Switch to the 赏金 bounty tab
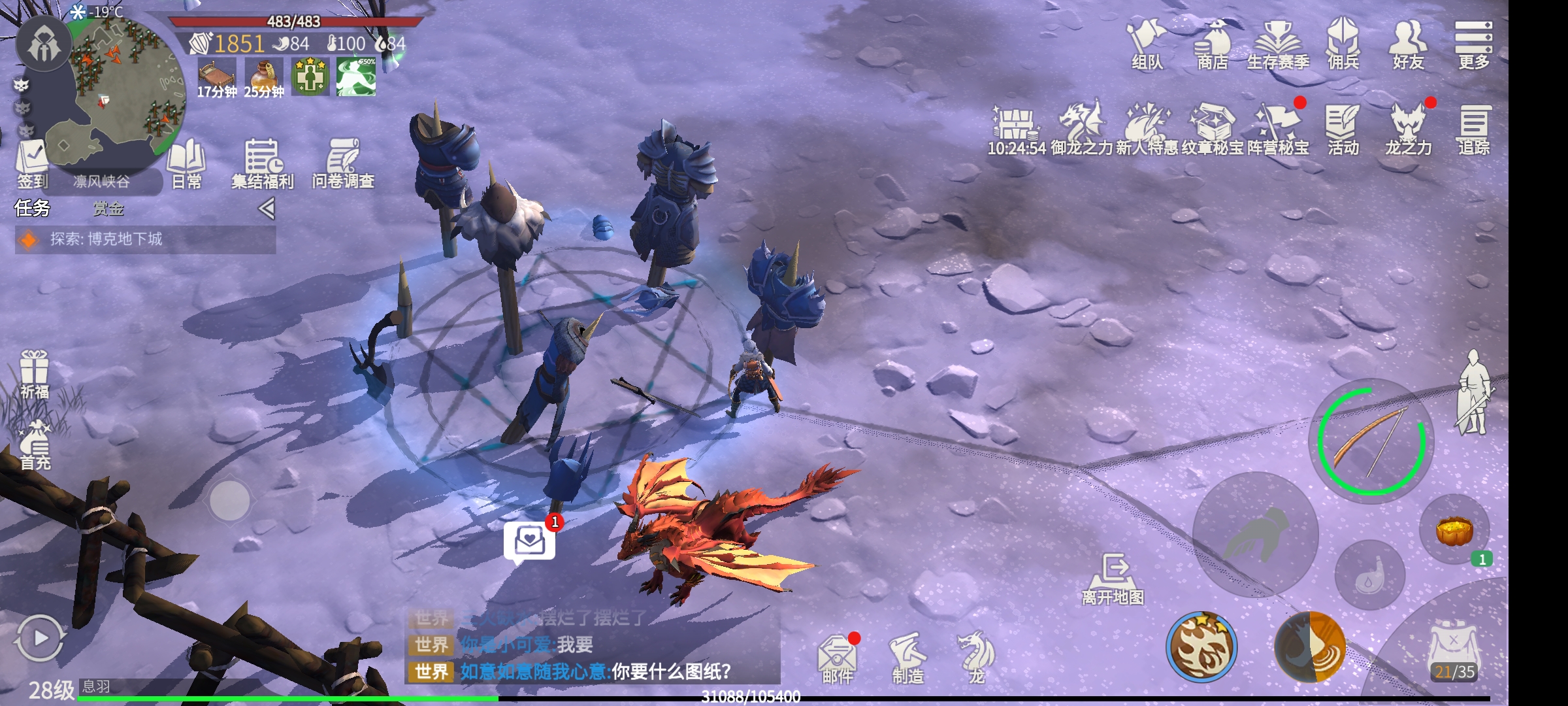This screenshot has width=1568, height=706. pyautogui.click(x=108, y=209)
